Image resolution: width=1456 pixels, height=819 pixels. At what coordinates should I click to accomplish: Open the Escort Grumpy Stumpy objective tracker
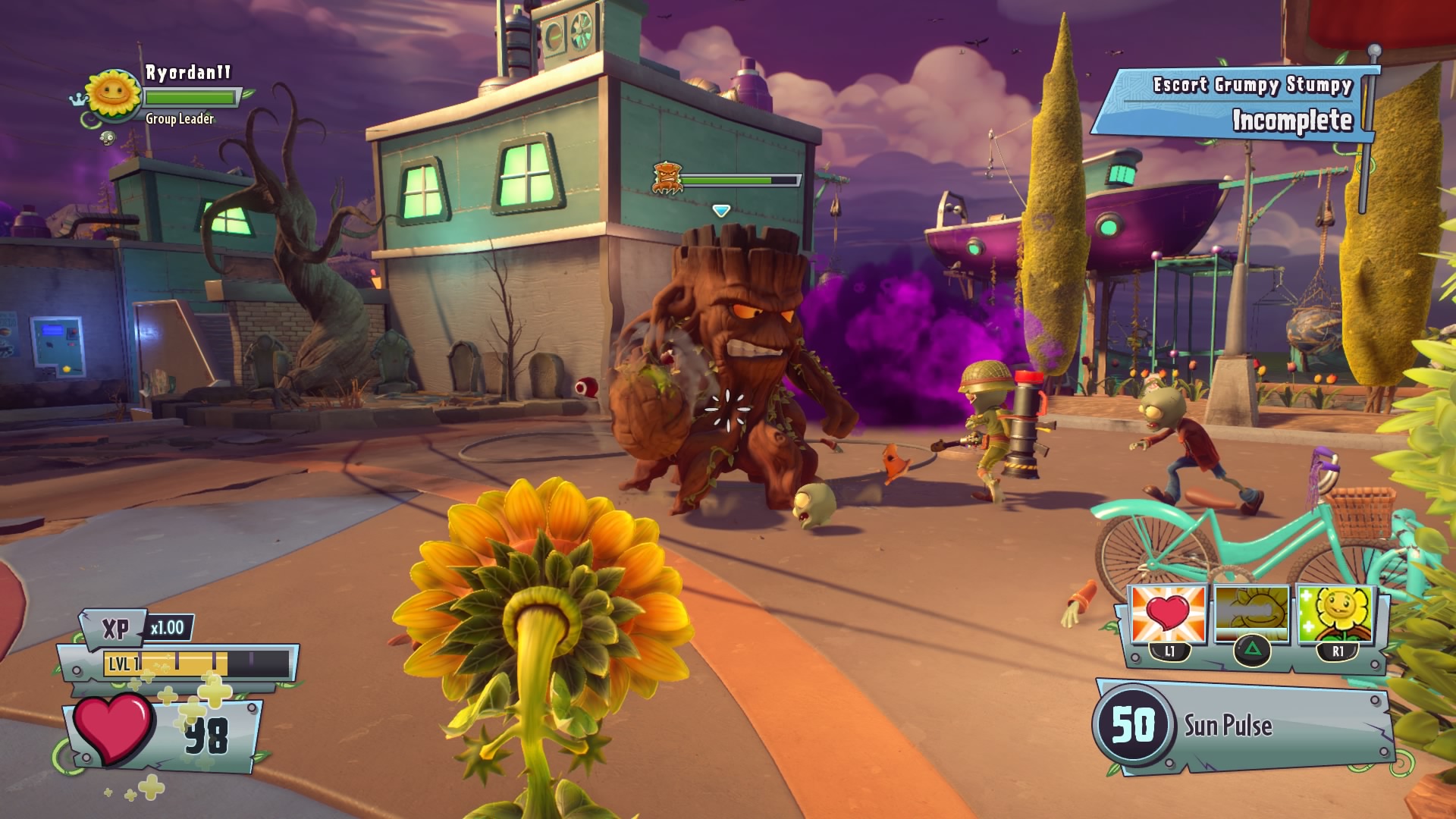(x=1235, y=105)
